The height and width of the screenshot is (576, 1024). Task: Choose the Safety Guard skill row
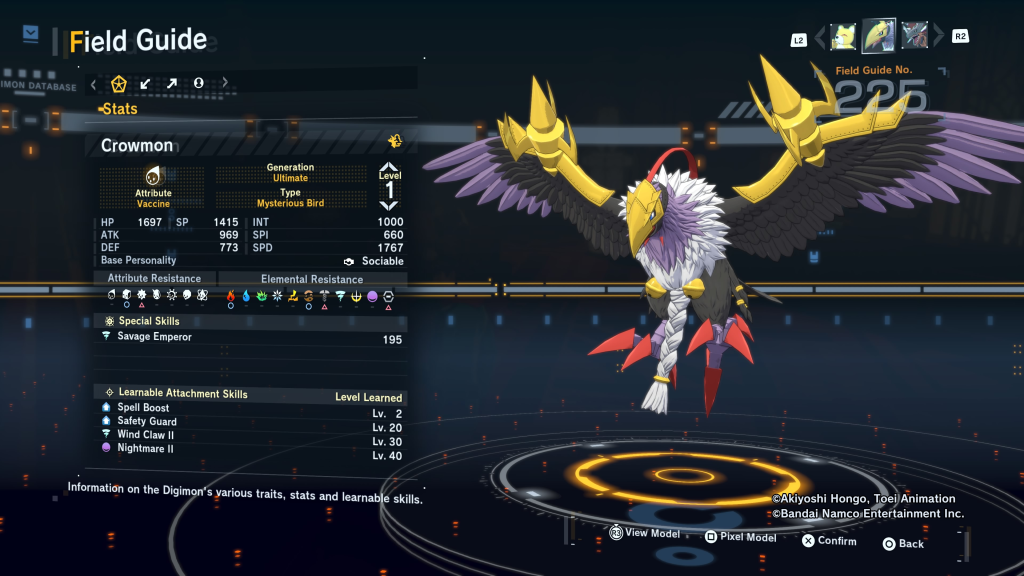pyautogui.click(x=147, y=421)
